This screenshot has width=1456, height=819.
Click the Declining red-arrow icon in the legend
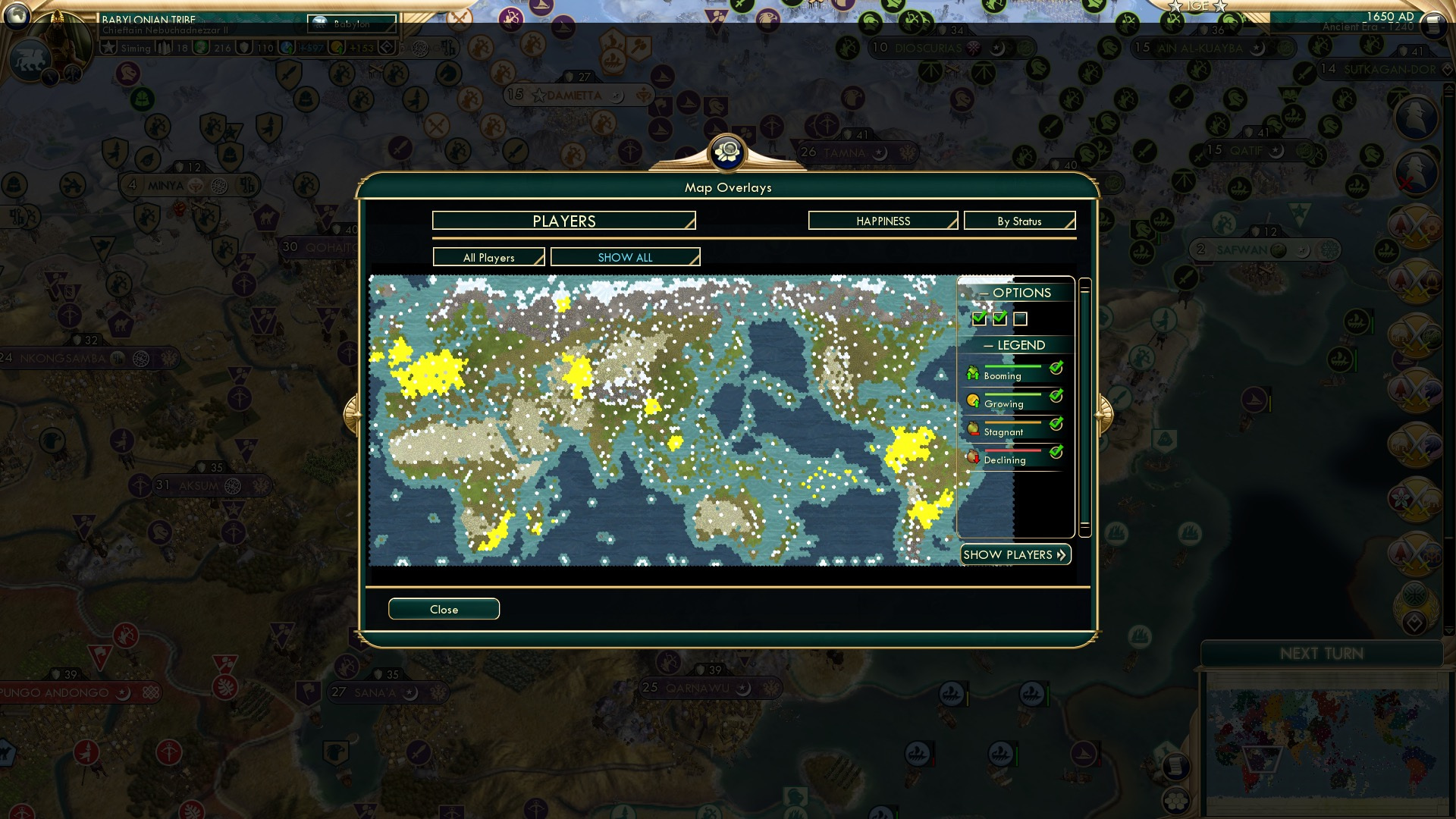click(974, 455)
